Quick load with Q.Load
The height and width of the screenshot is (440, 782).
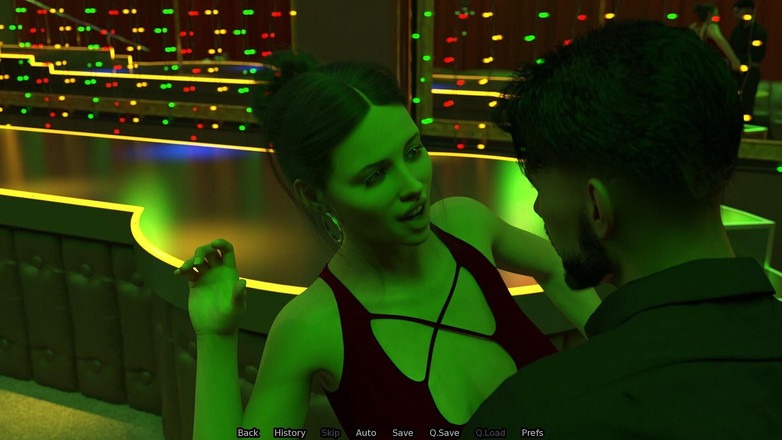click(490, 433)
